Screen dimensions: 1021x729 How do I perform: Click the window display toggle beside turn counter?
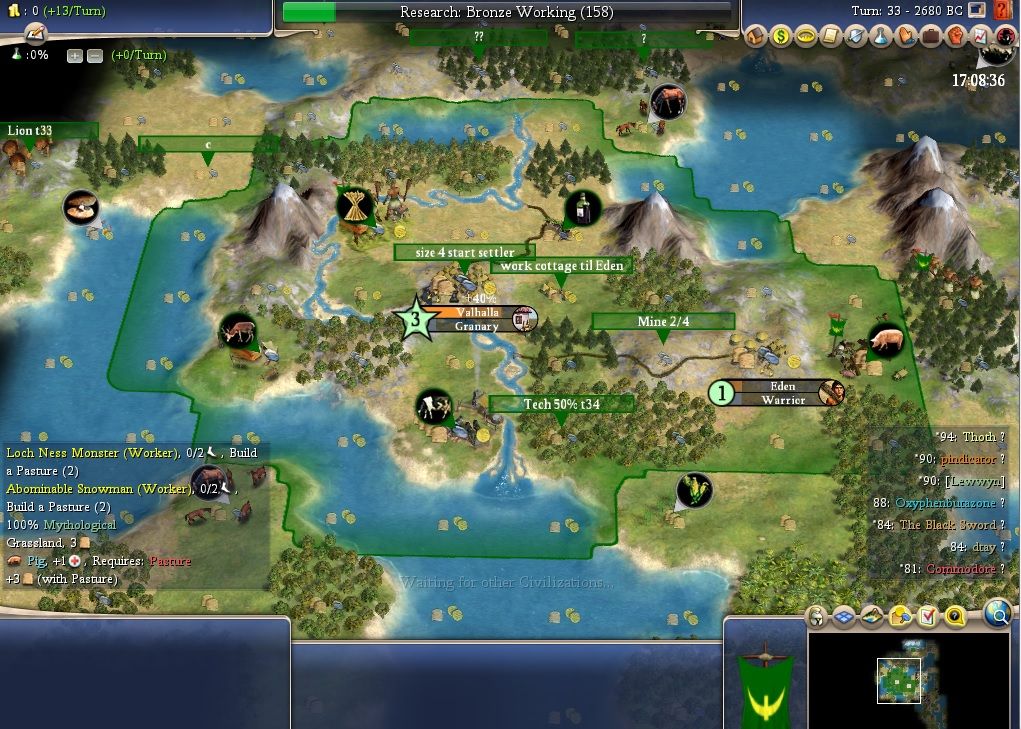click(x=977, y=11)
